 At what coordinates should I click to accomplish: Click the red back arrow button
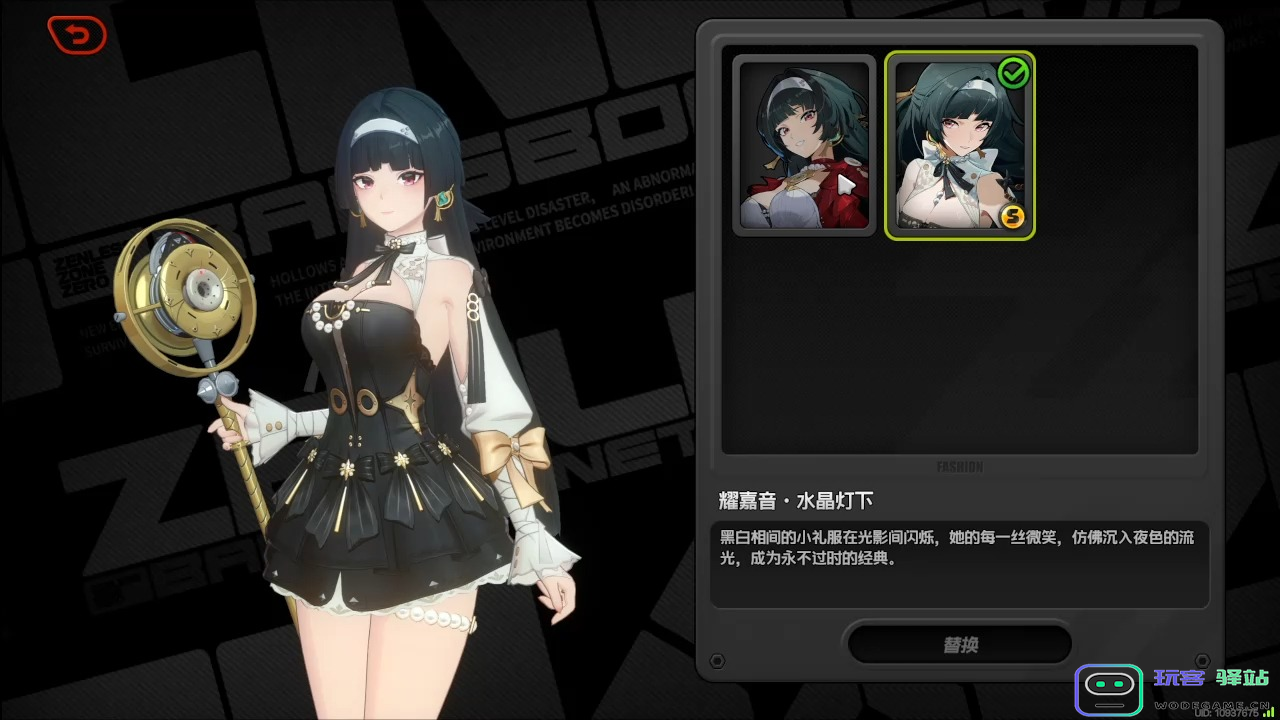(77, 36)
